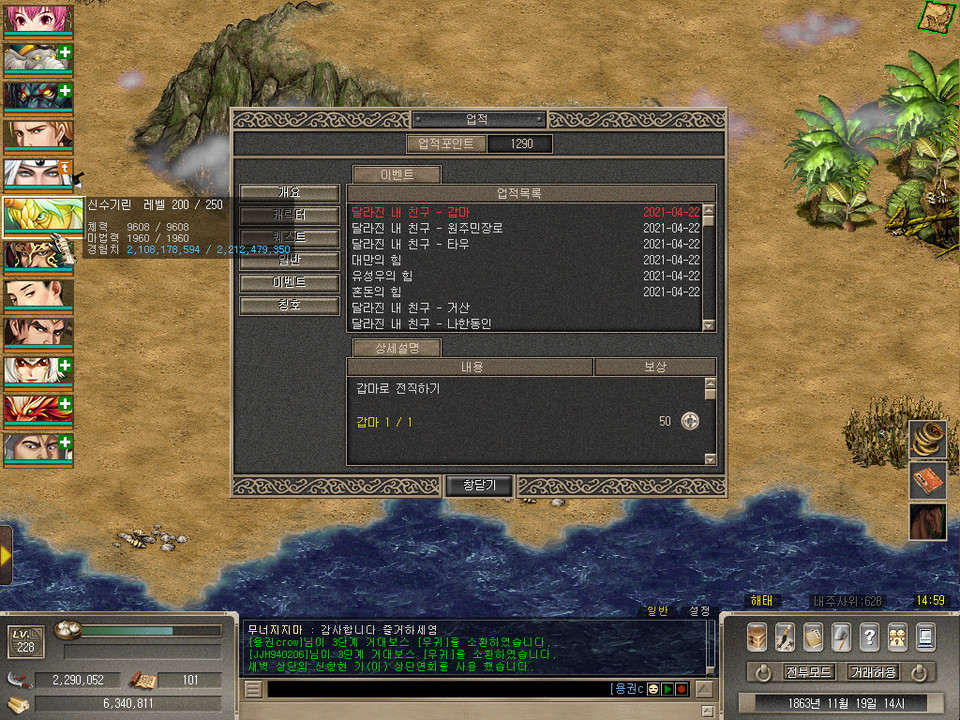Switch chat to the 설정 tab
The height and width of the screenshot is (720, 960).
[x=698, y=611]
